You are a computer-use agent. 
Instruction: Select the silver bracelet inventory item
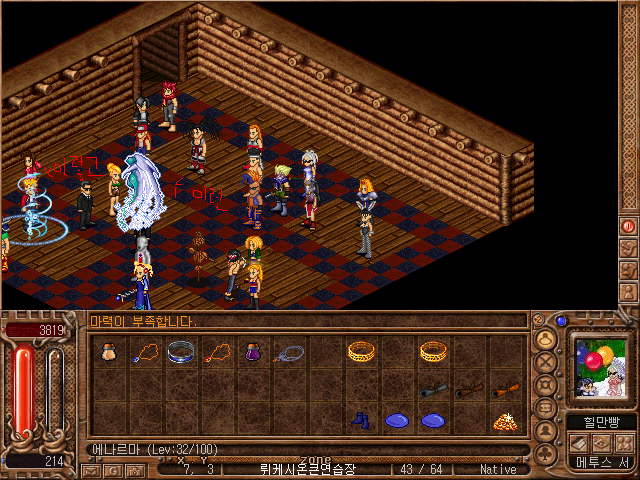181,351
